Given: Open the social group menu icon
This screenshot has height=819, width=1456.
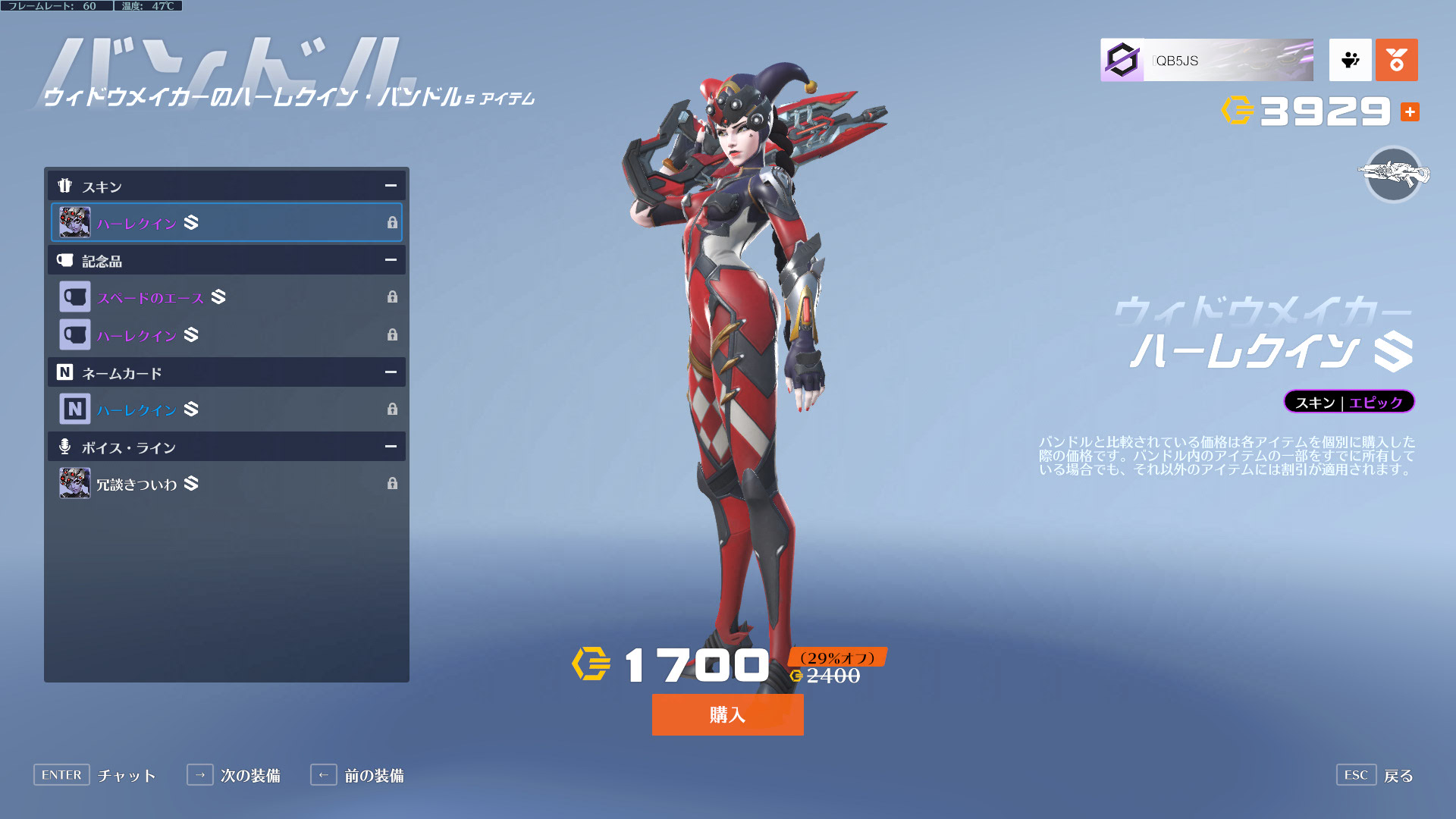Looking at the screenshot, I should 1350,61.
